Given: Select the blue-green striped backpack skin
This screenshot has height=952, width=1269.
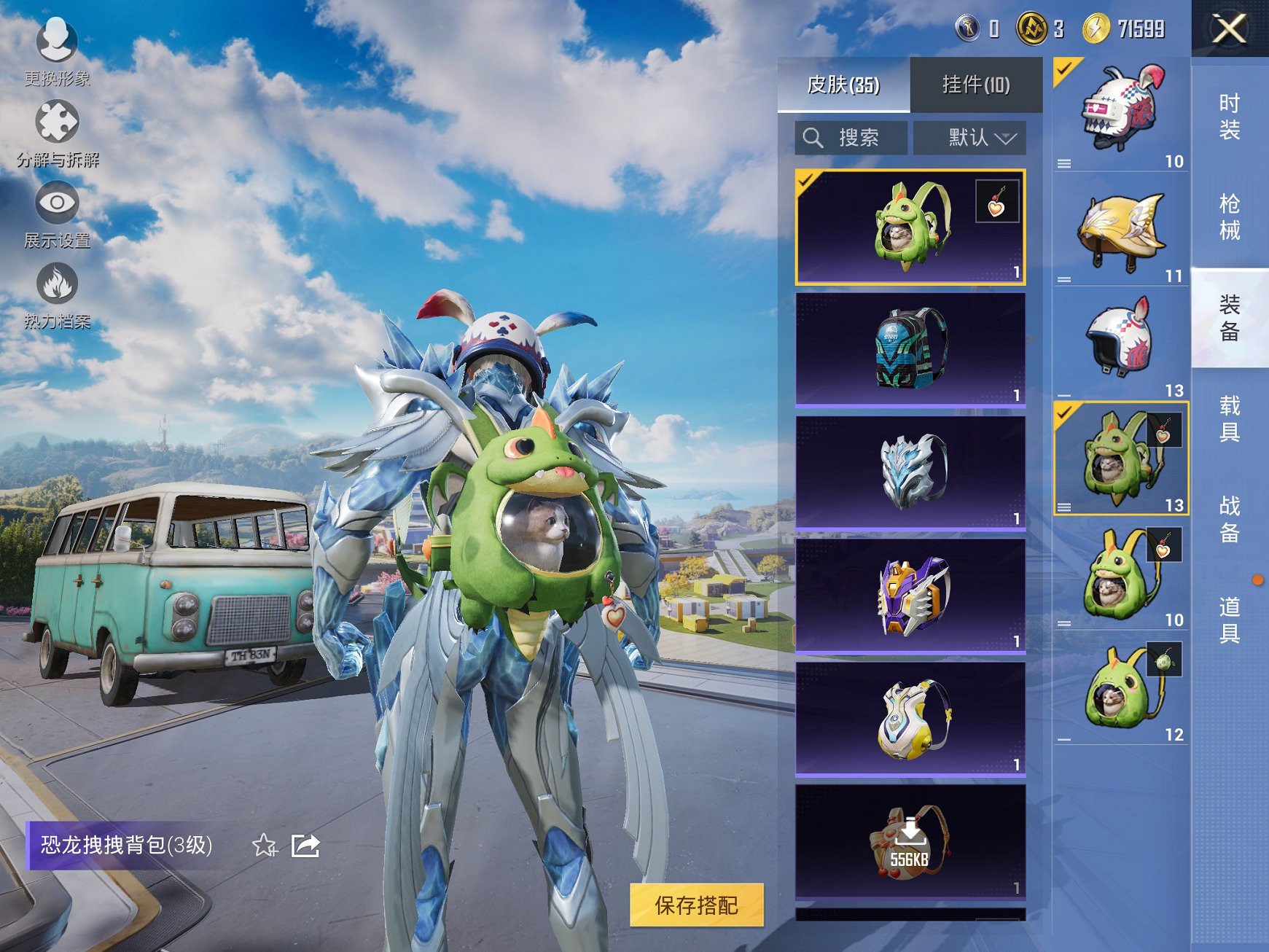Looking at the screenshot, I should click(910, 348).
